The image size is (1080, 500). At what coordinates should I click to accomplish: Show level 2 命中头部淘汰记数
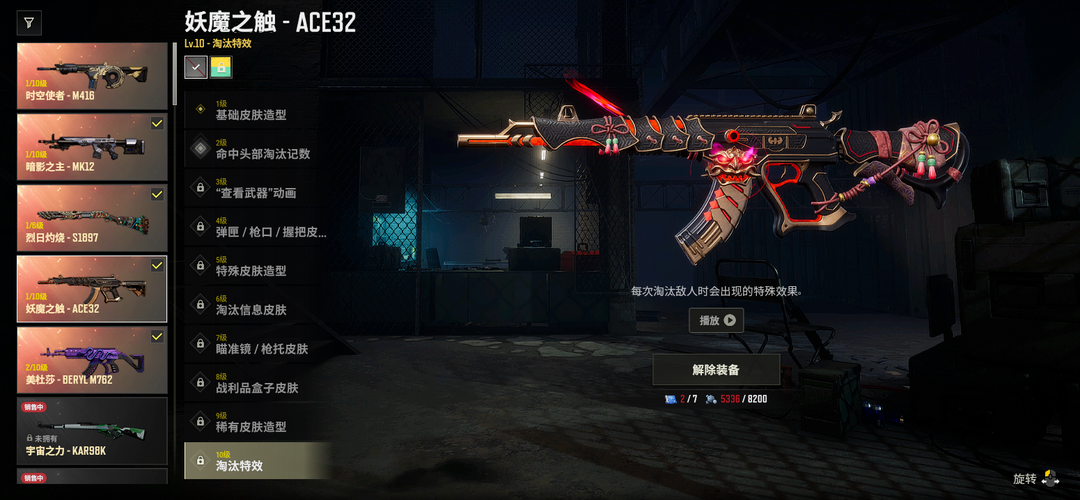click(257, 149)
